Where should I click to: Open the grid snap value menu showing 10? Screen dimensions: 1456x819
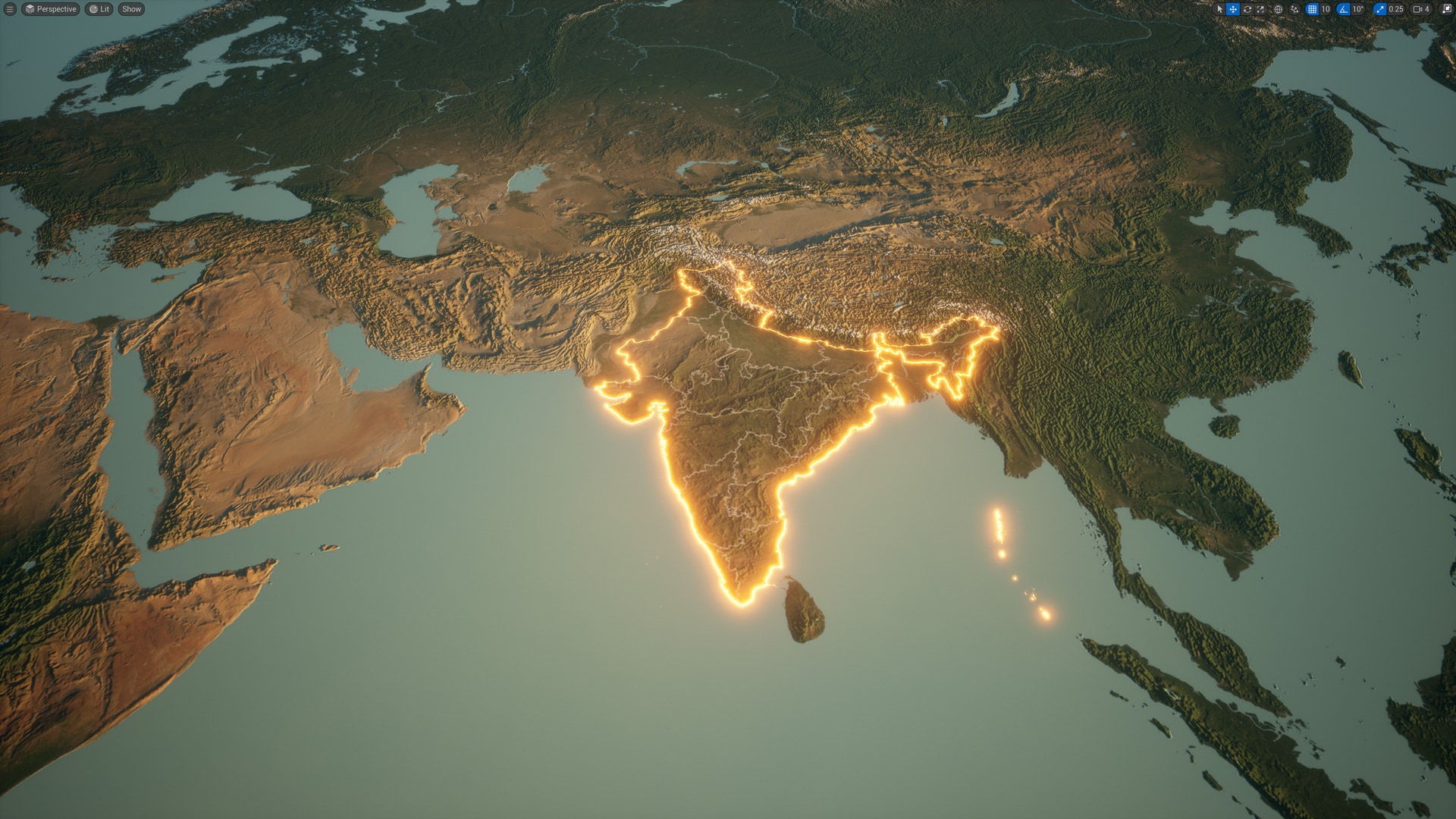click(x=1326, y=9)
